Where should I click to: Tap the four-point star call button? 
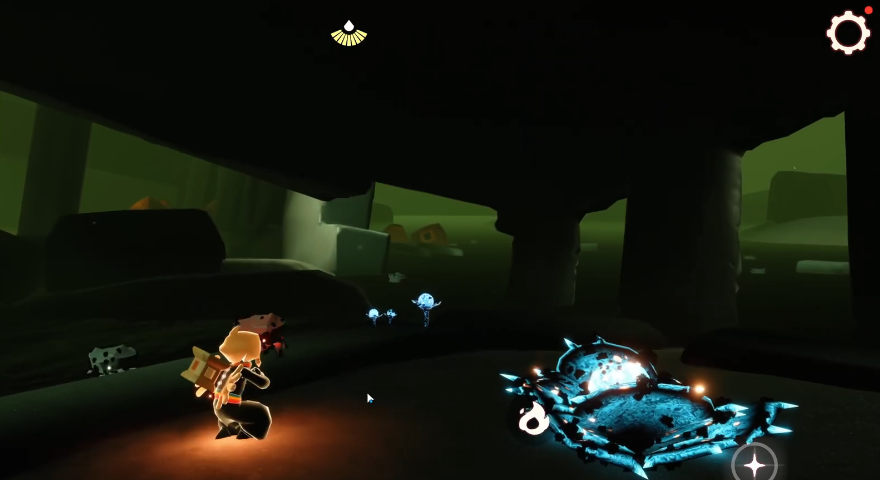(754, 464)
